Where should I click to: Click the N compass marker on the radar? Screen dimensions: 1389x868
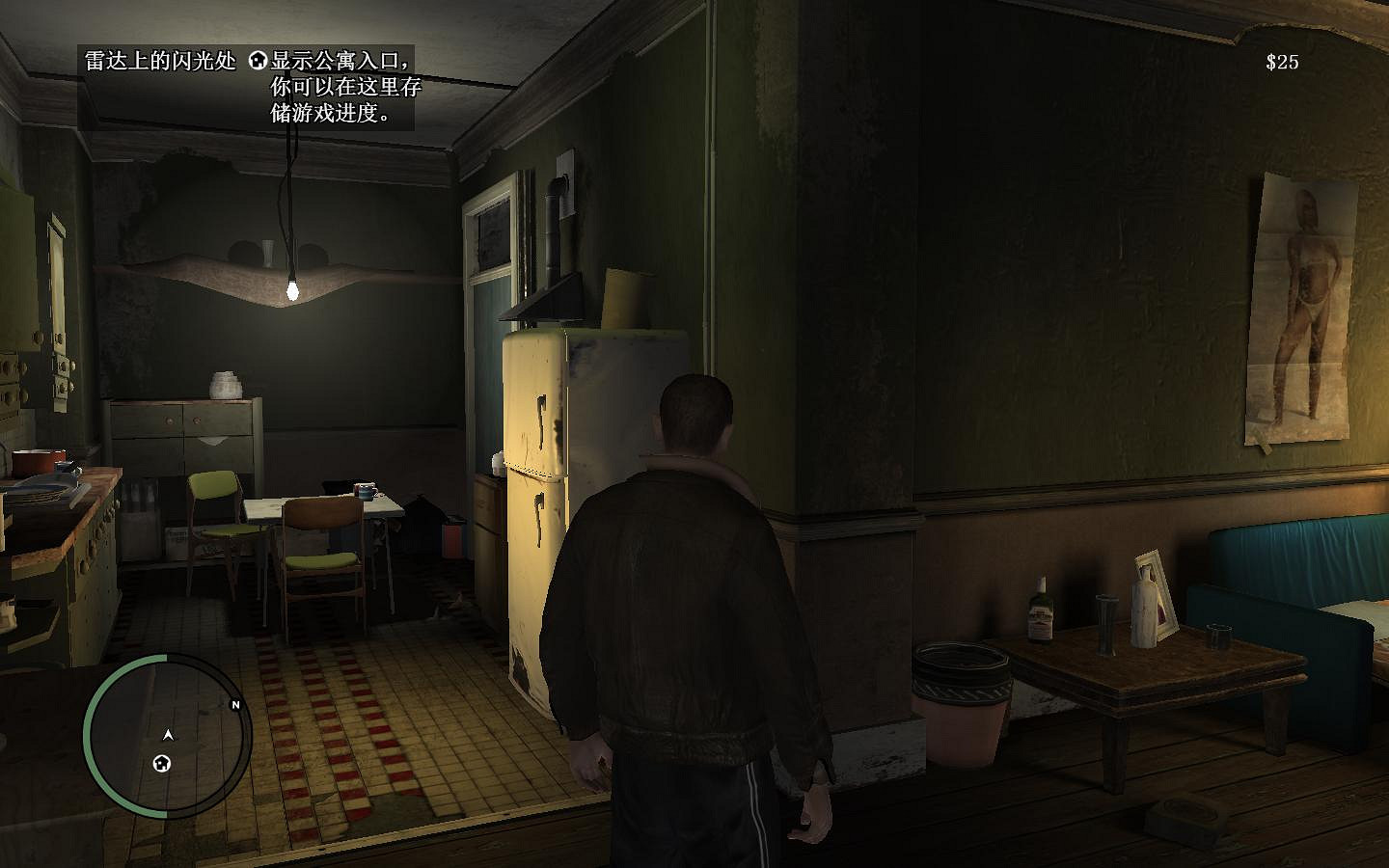[236, 704]
